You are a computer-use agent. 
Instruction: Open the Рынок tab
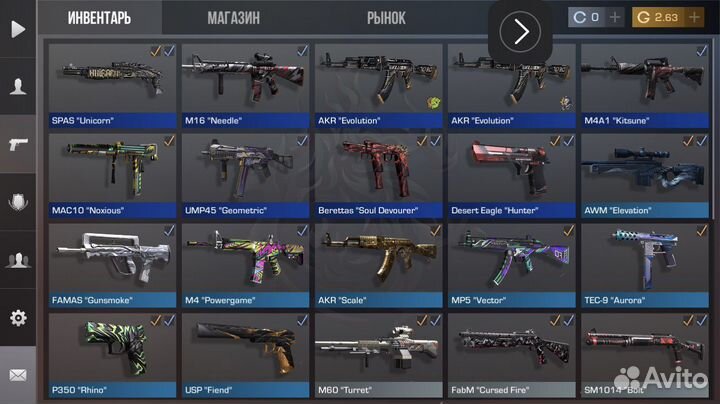pos(386,18)
